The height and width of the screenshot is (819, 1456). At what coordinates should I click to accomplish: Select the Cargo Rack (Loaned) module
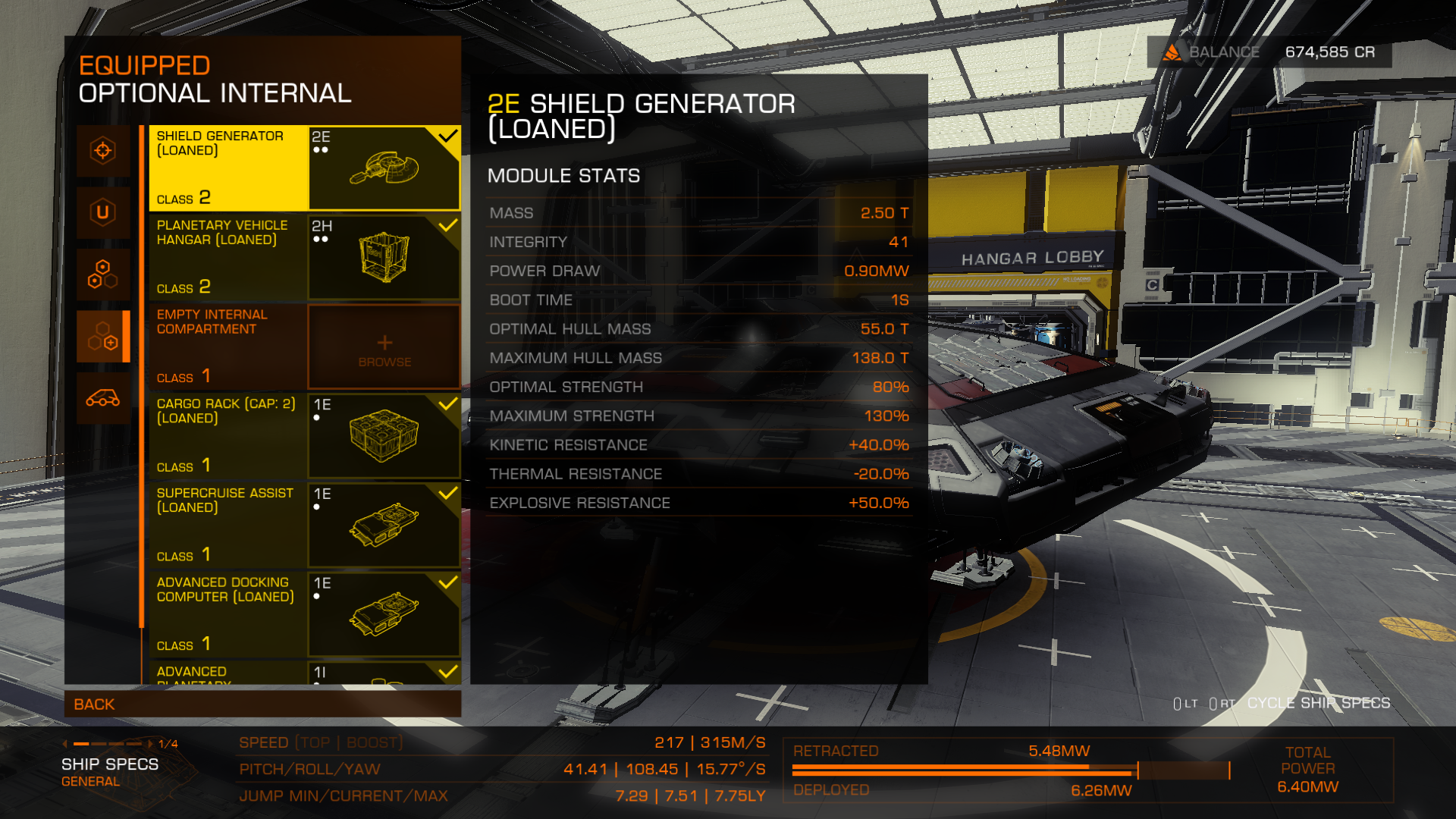pyautogui.click(x=304, y=436)
